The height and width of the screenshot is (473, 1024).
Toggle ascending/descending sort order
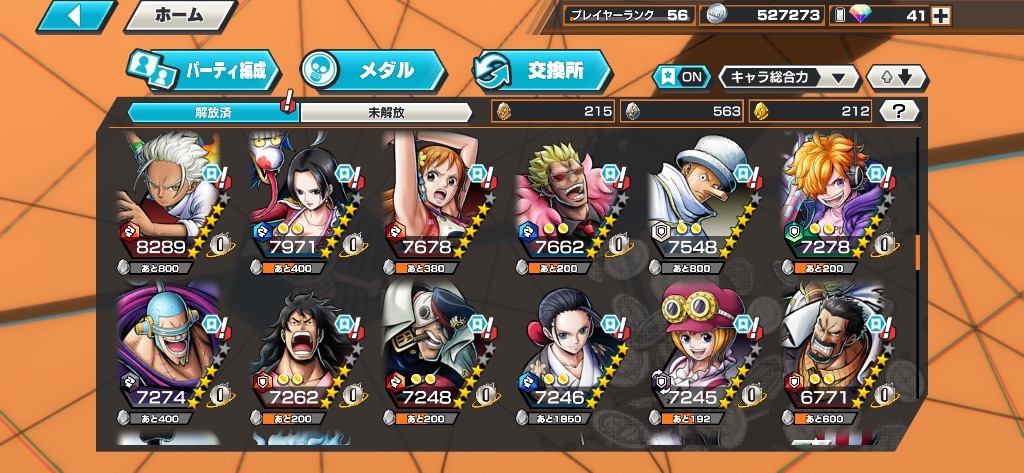coord(898,77)
